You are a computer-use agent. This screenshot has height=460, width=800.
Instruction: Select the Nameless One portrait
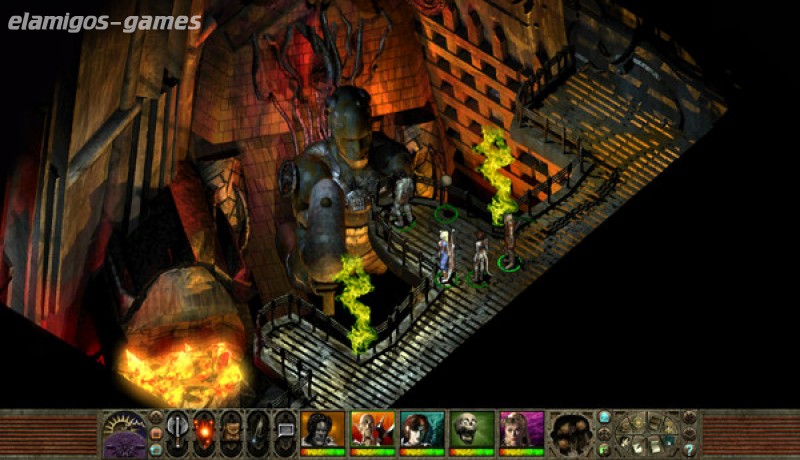(x=322, y=430)
